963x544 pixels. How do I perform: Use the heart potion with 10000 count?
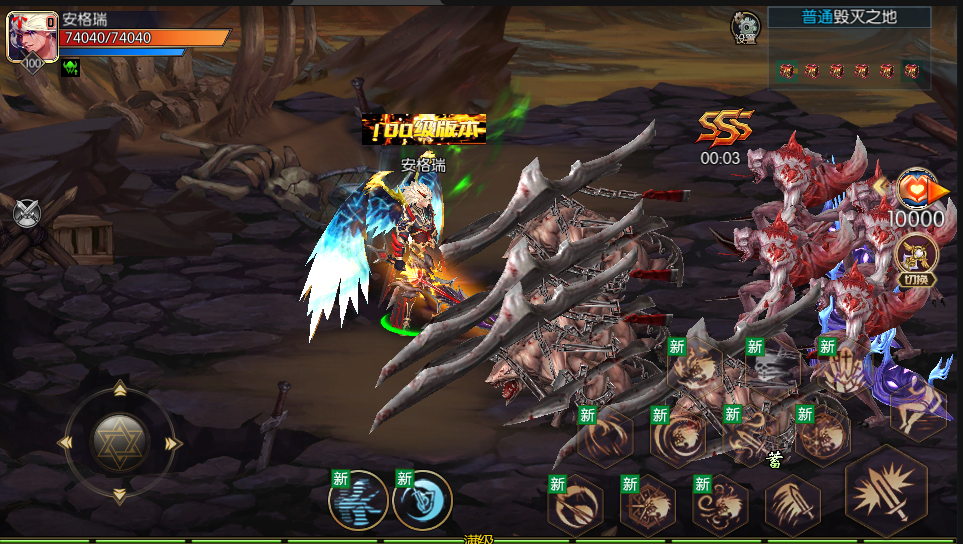click(x=916, y=189)
